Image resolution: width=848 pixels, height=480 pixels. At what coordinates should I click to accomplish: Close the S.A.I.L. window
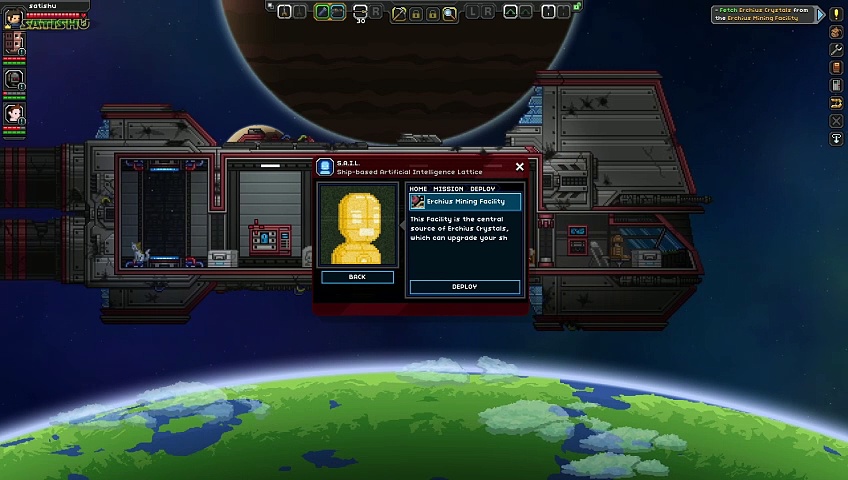click(x=519, y=167)
